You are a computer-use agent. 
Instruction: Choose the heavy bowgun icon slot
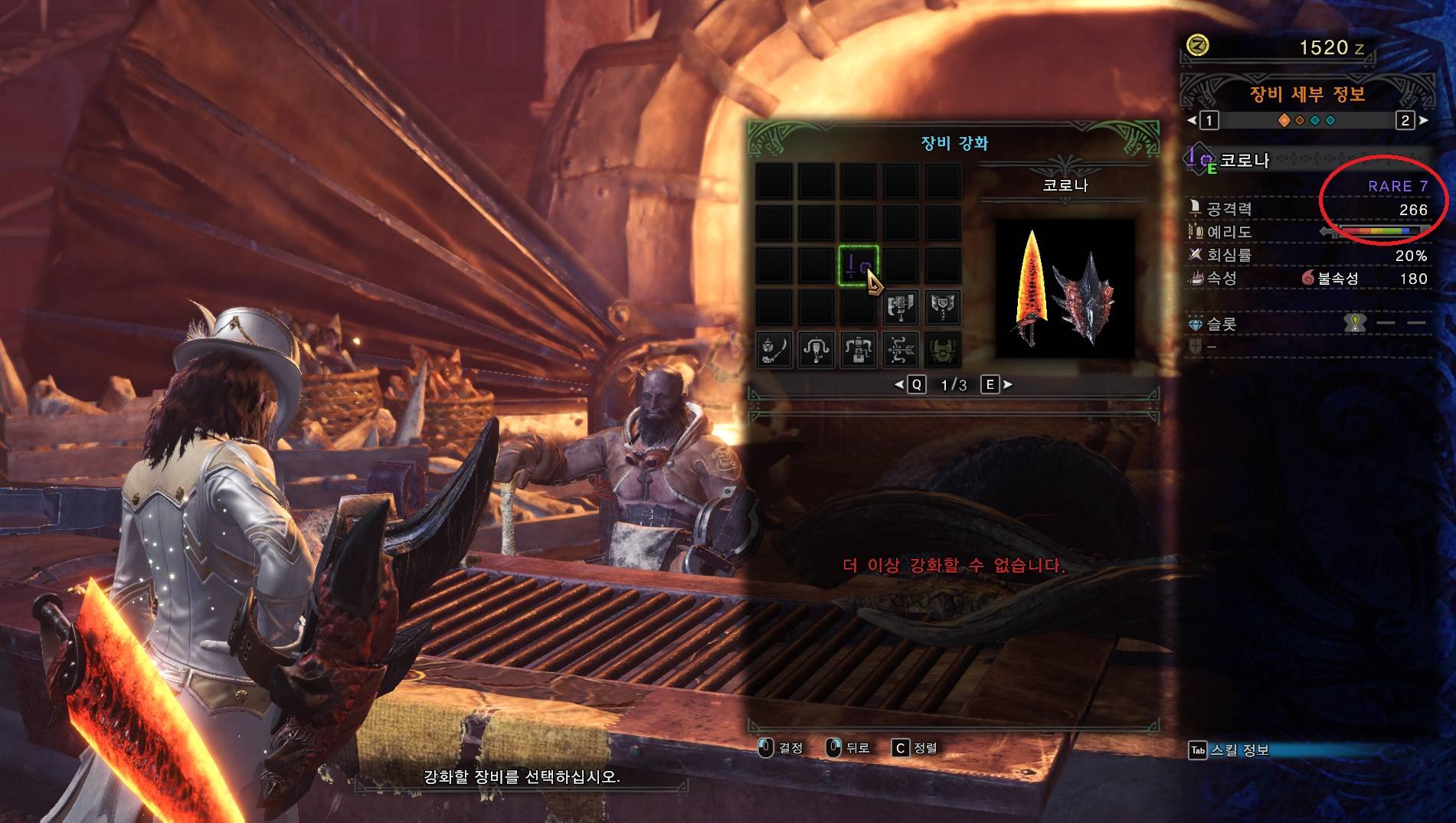coord(859,350)
